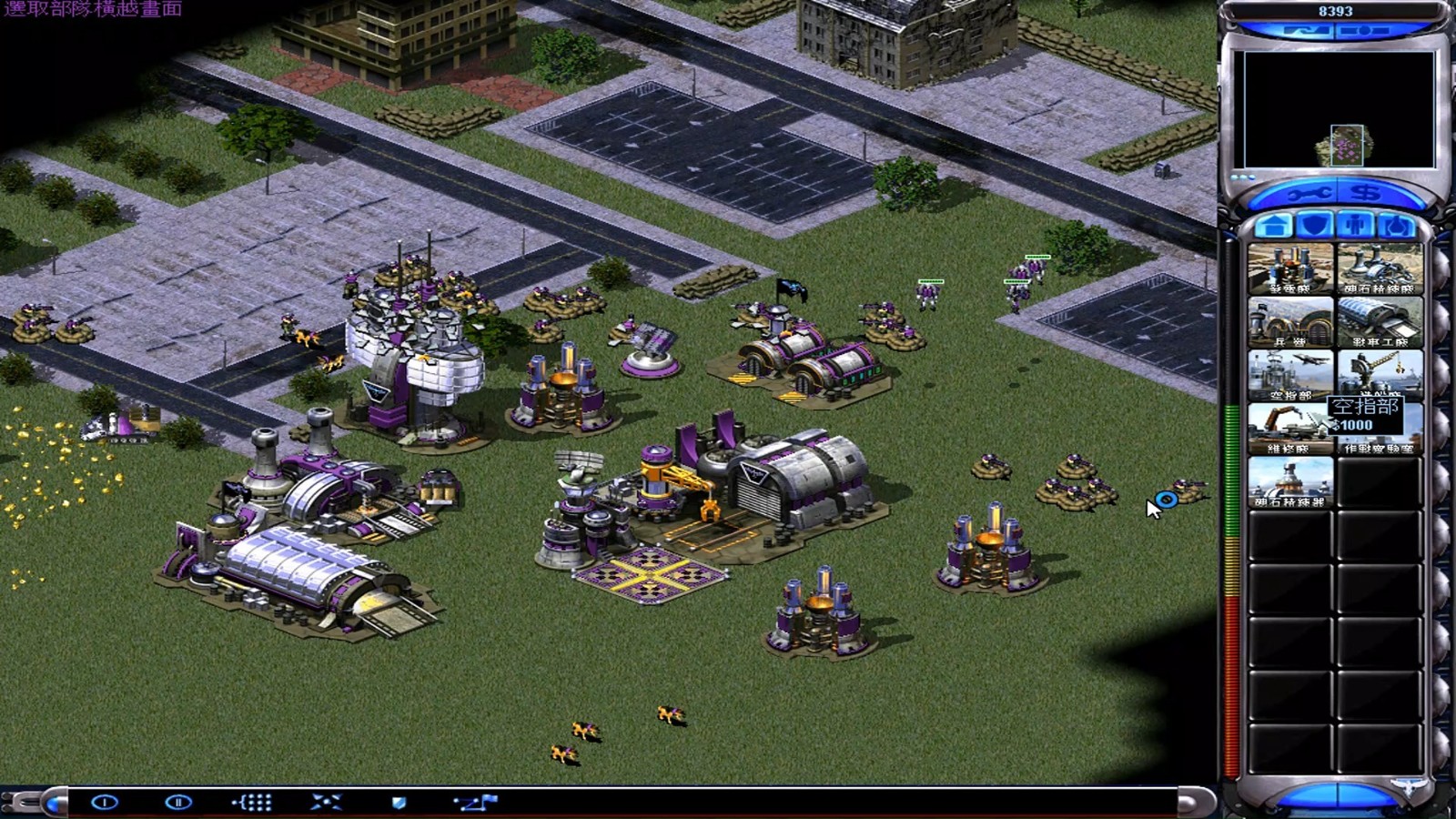
Task: Activate the guard shield command
Action: (399, 802)
